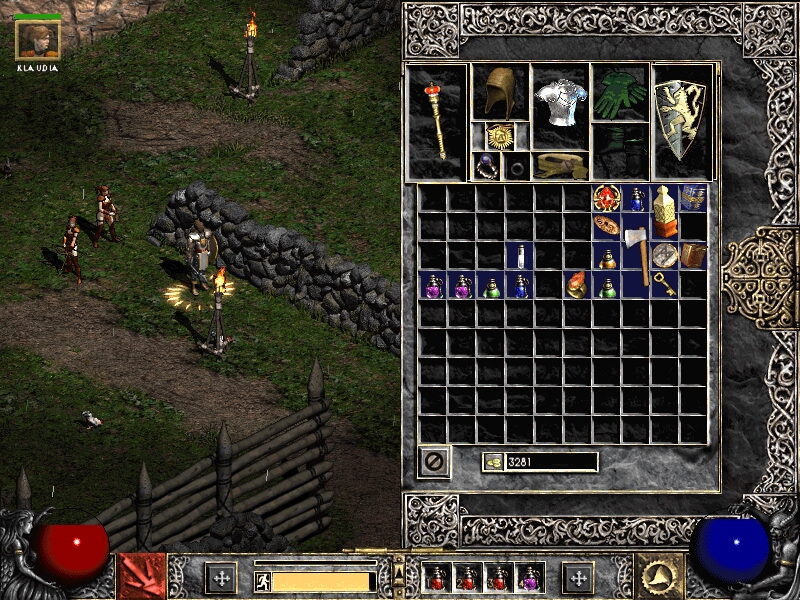Click Klaudia's mercenary portrait
800x600 pixels.
click(x=38, y=38)
